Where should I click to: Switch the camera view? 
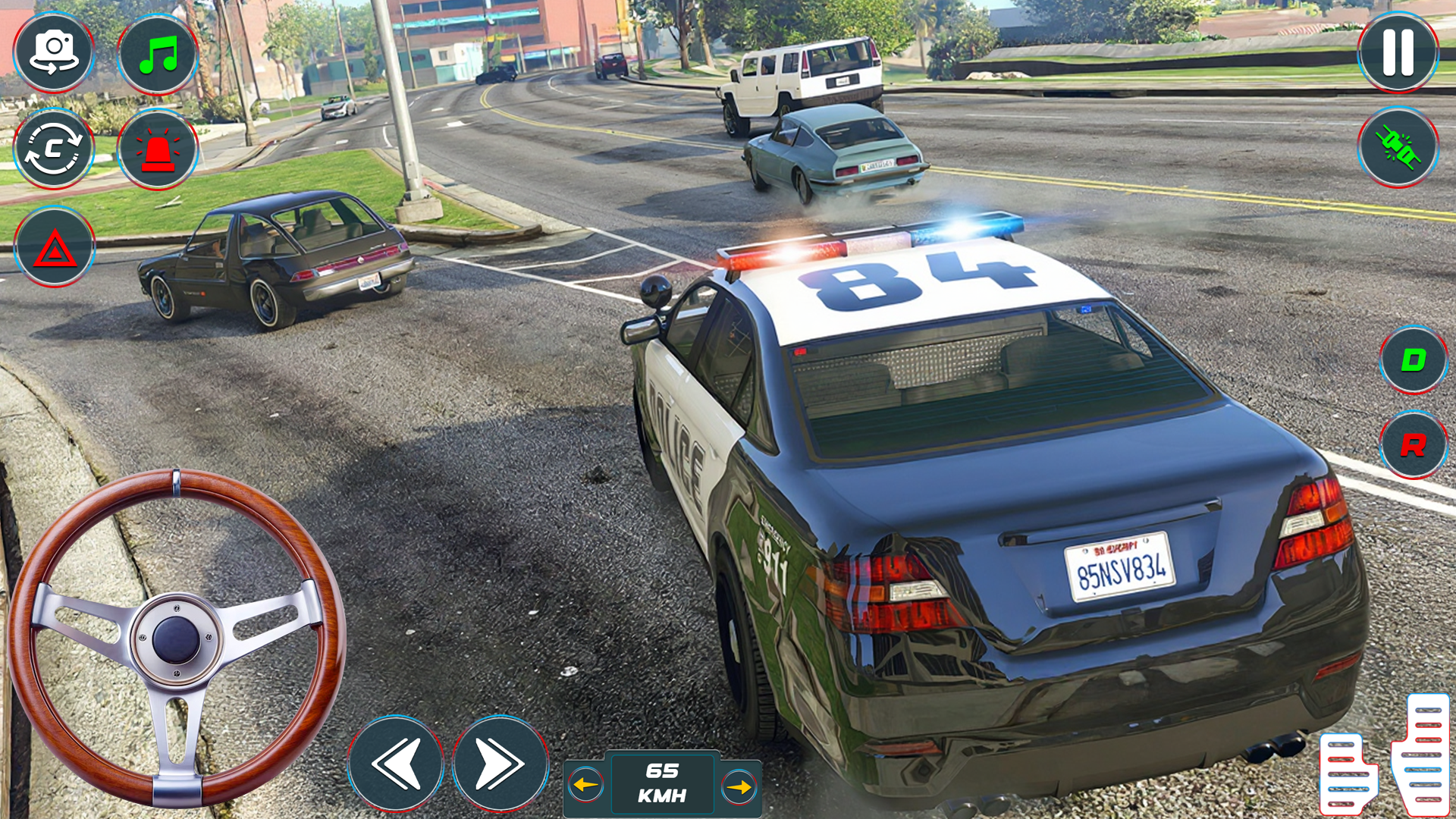[x=53, y=52]
